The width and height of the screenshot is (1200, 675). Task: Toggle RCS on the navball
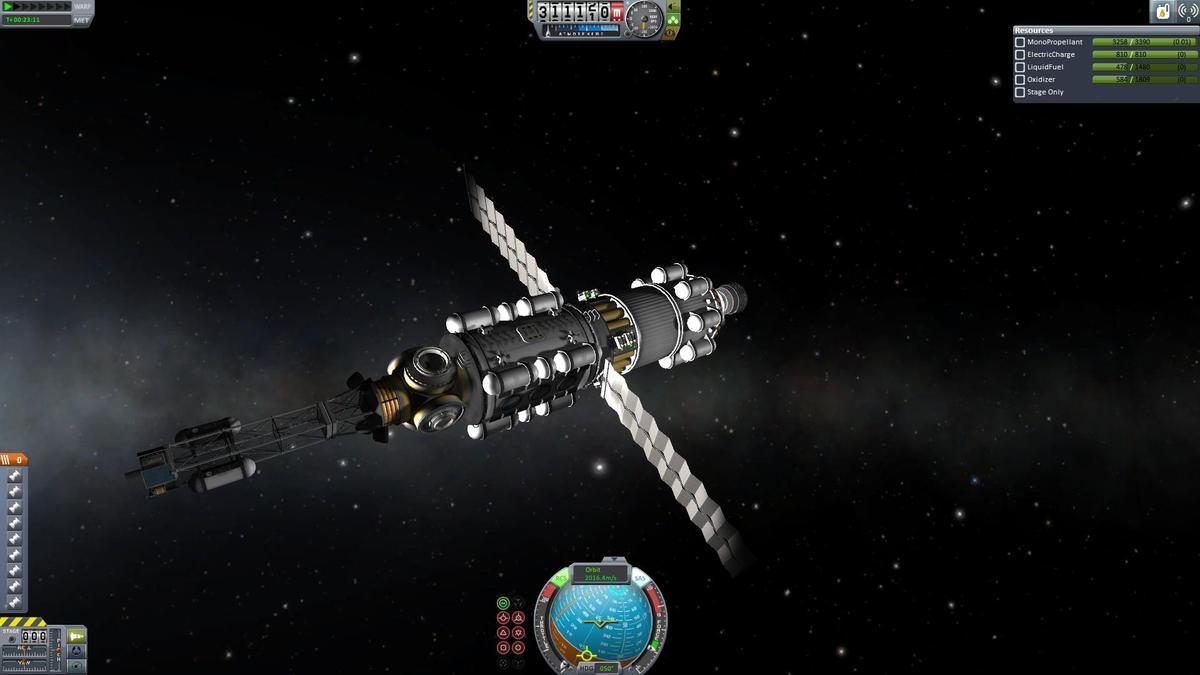click(x=561, y=579)
